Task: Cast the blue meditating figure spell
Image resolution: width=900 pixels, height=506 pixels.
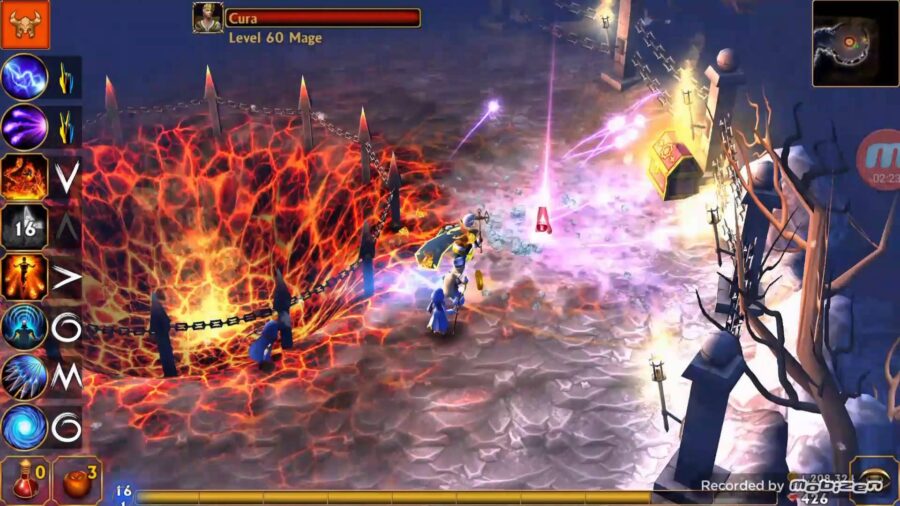Action: [x=25, y=327]
